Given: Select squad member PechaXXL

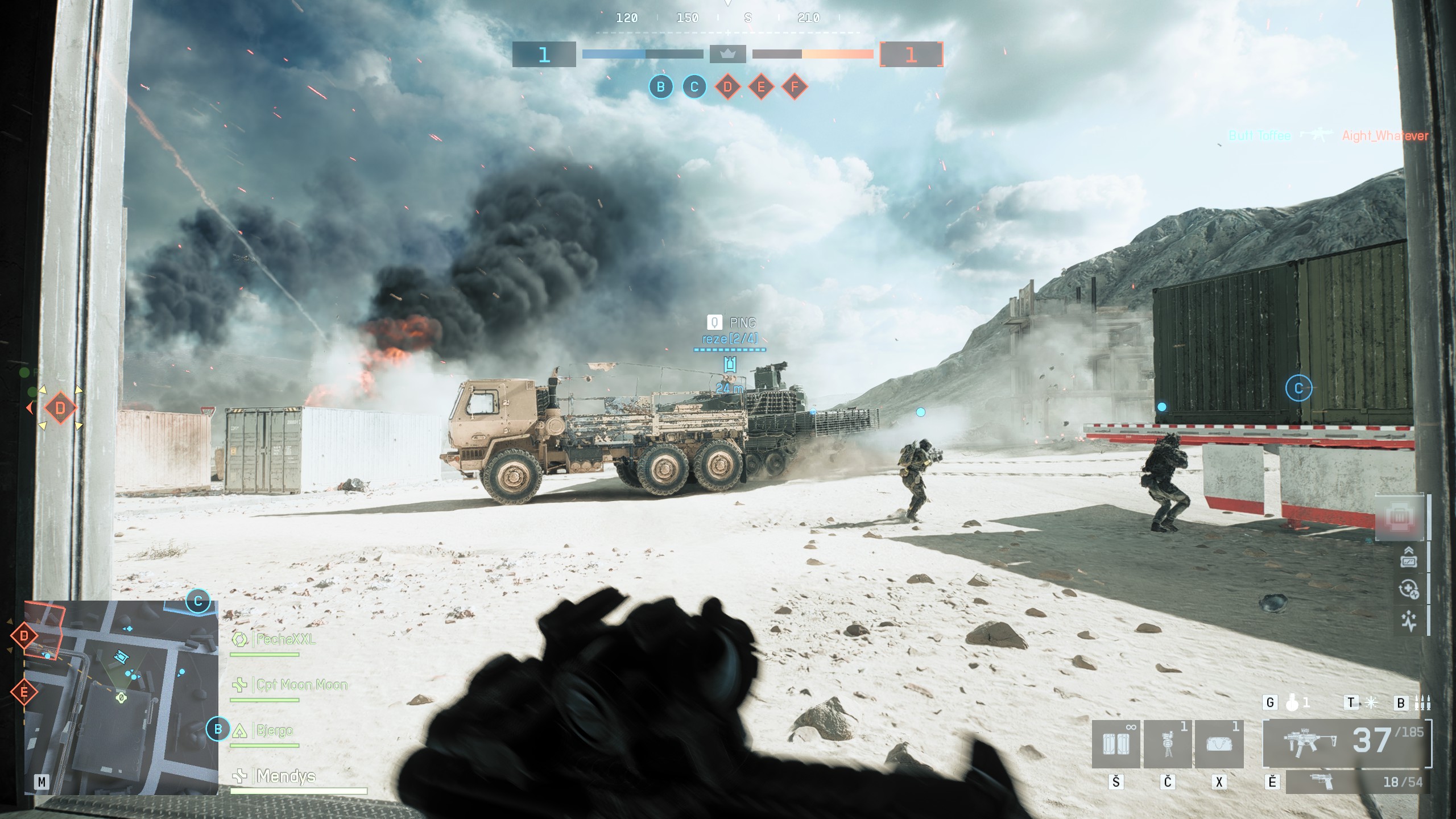Looking at the screenshot, I should (x=285, y=639).
